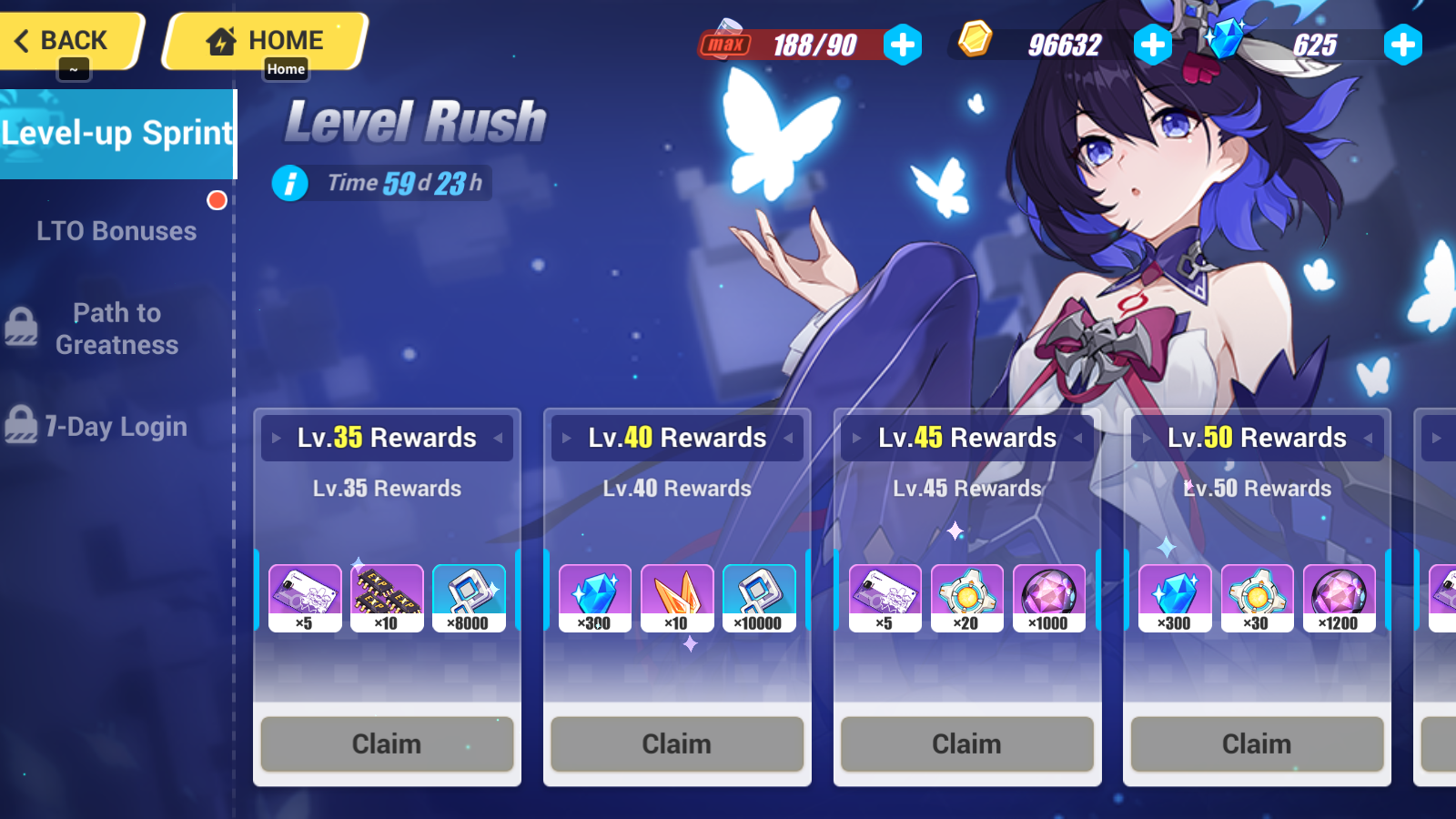Go back using the BACK button
1456x819 pixels.
pos(71,41)
